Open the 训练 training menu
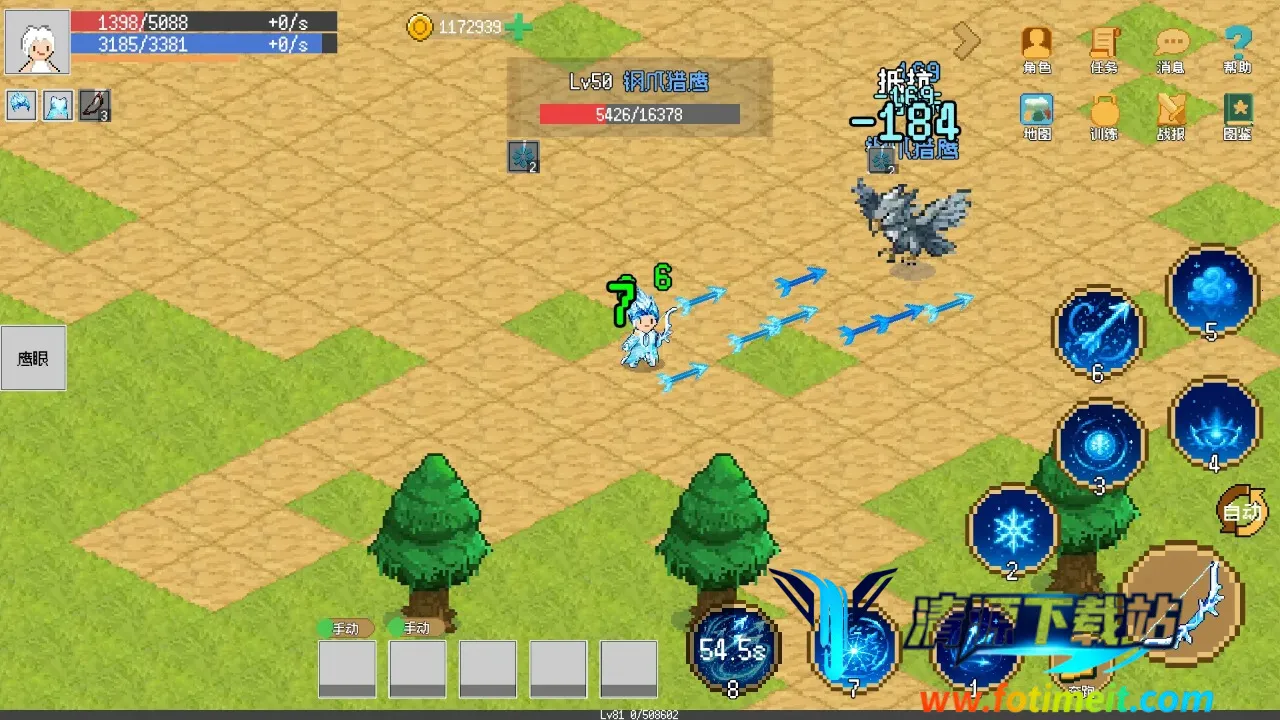Image resolution: width=1280 pixels, height=720 pixels. coord(1104,114)
